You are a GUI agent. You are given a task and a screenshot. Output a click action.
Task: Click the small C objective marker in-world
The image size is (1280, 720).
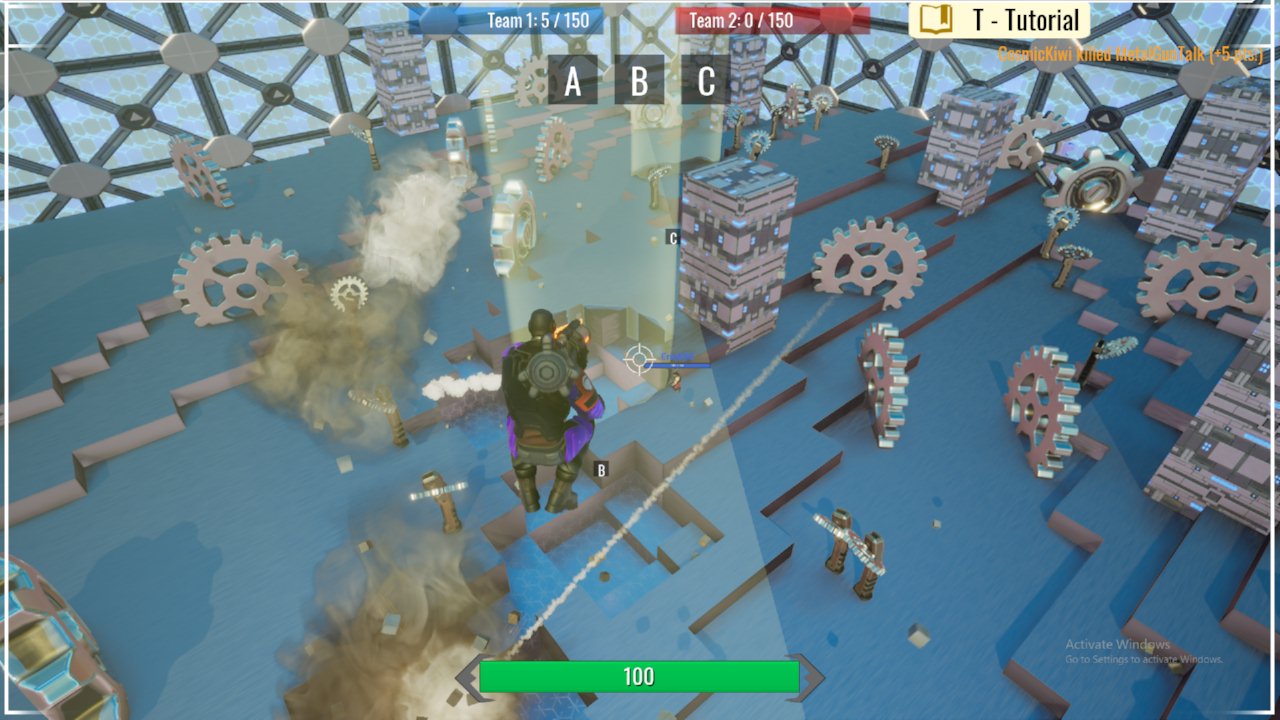click(x=673, y=238)
